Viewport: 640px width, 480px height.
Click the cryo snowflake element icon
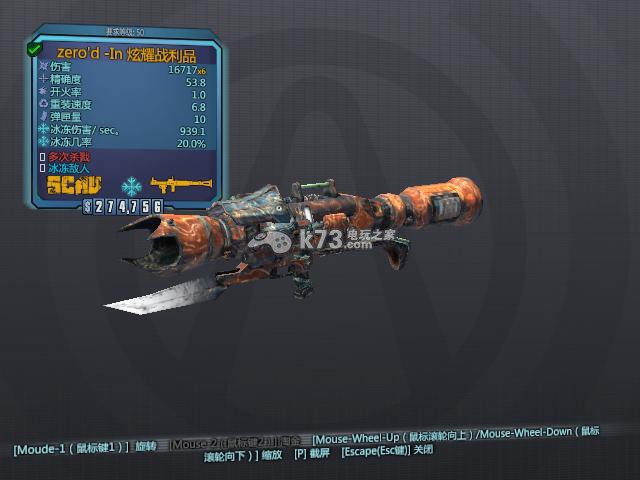pyautogui.click(x=130, y=186)
